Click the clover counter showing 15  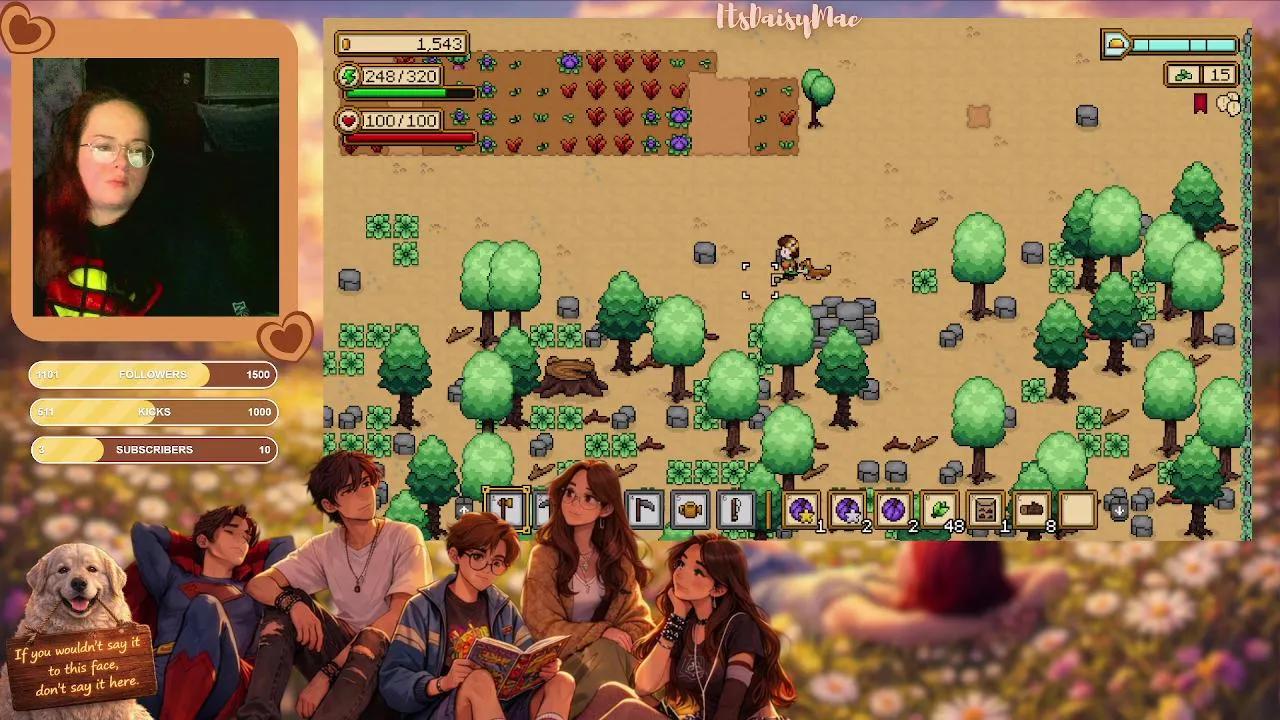[x=1202, y=75]
